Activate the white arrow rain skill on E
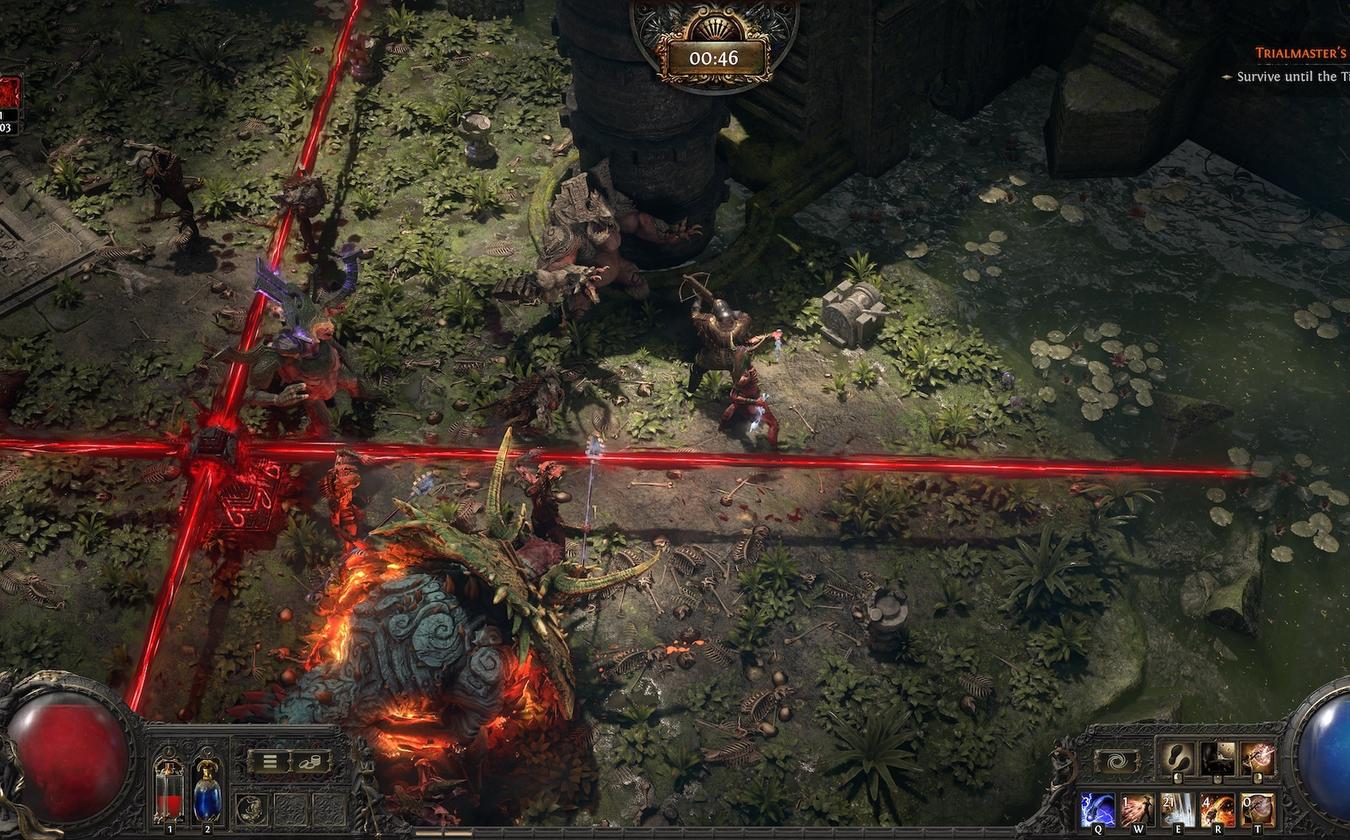 tap(1177, 809)
